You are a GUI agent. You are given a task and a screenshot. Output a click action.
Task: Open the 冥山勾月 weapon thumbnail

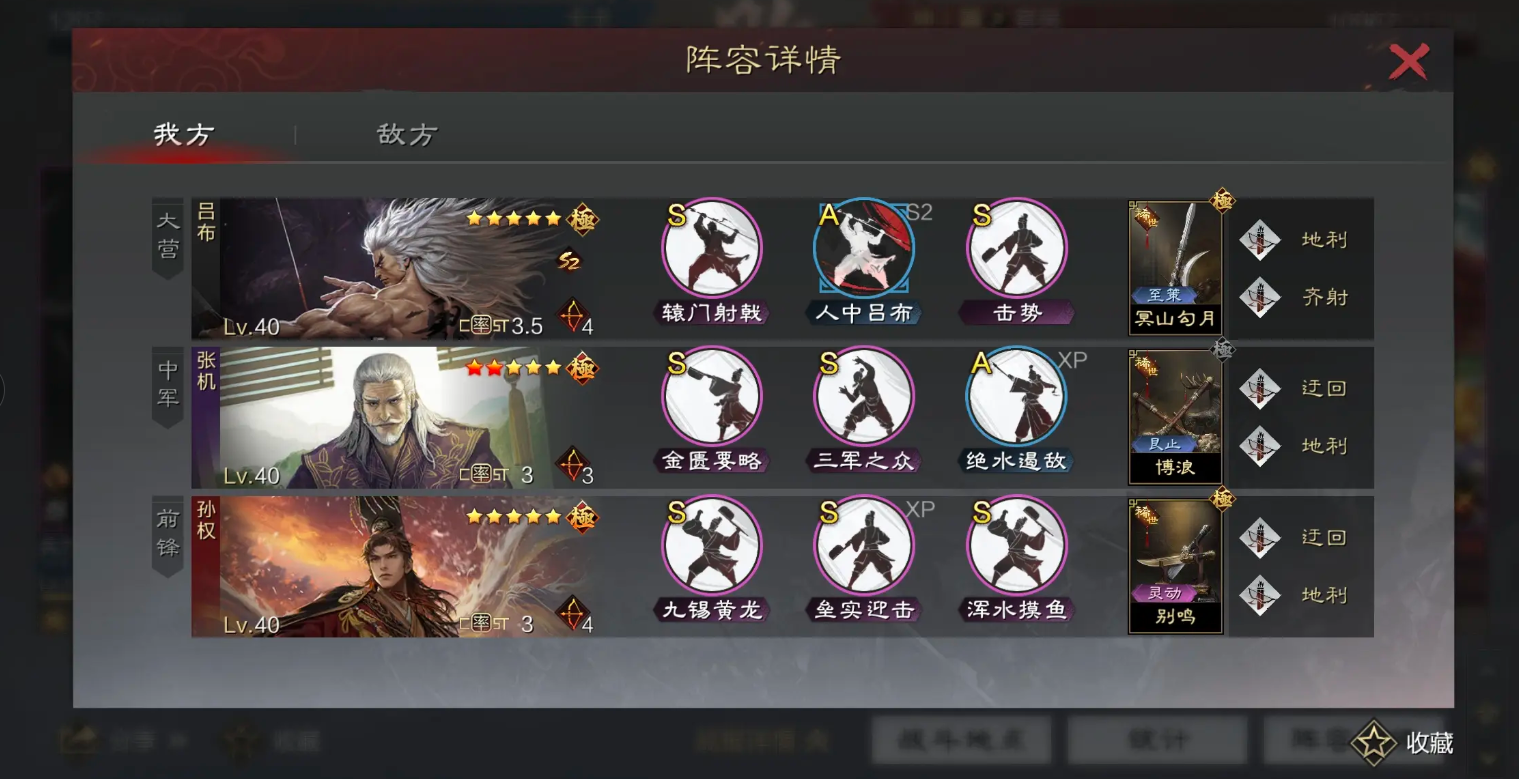(1175, 265)
